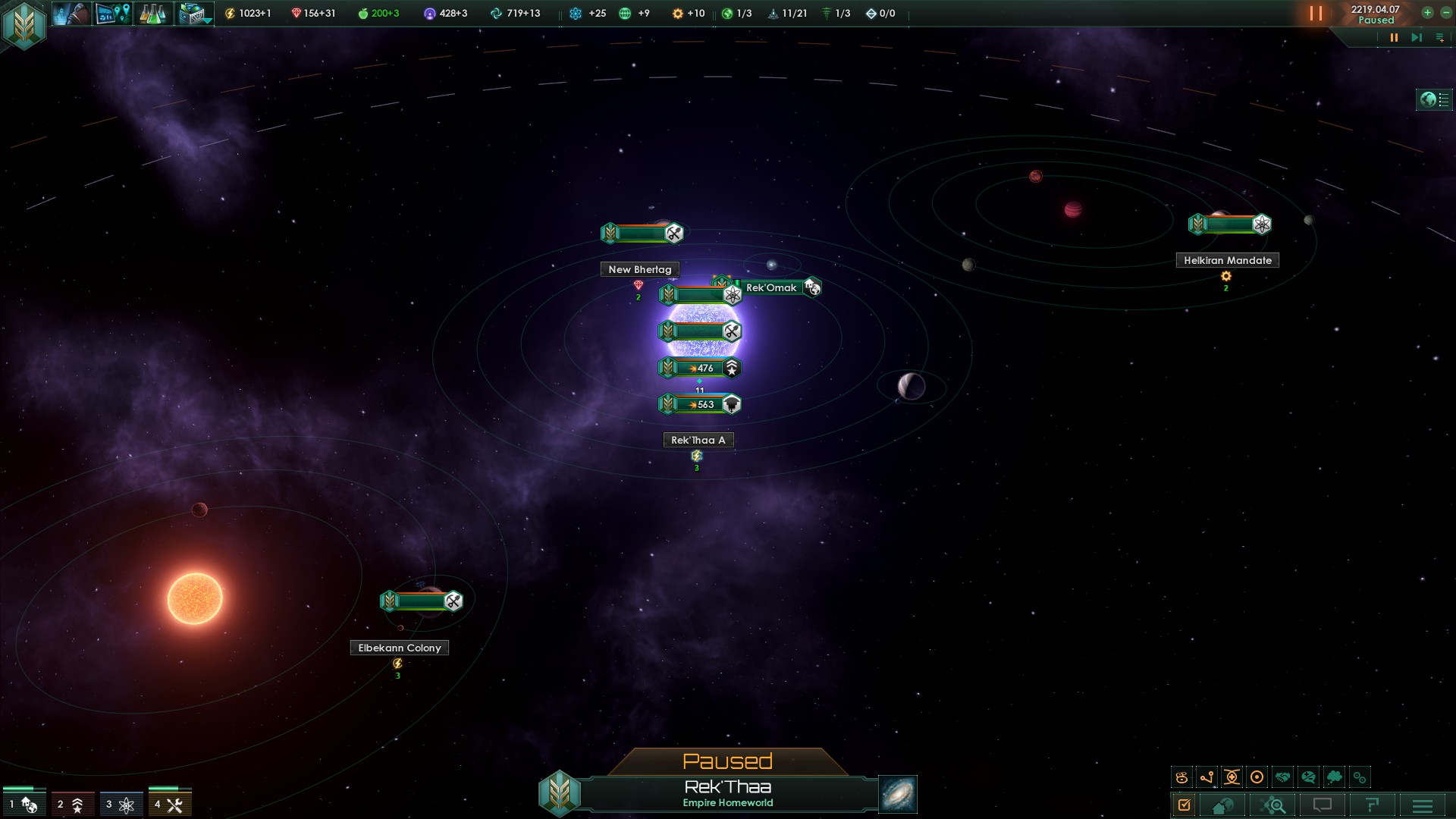
Task: Select the New Bhertag planet label
Action: [640, 269]
